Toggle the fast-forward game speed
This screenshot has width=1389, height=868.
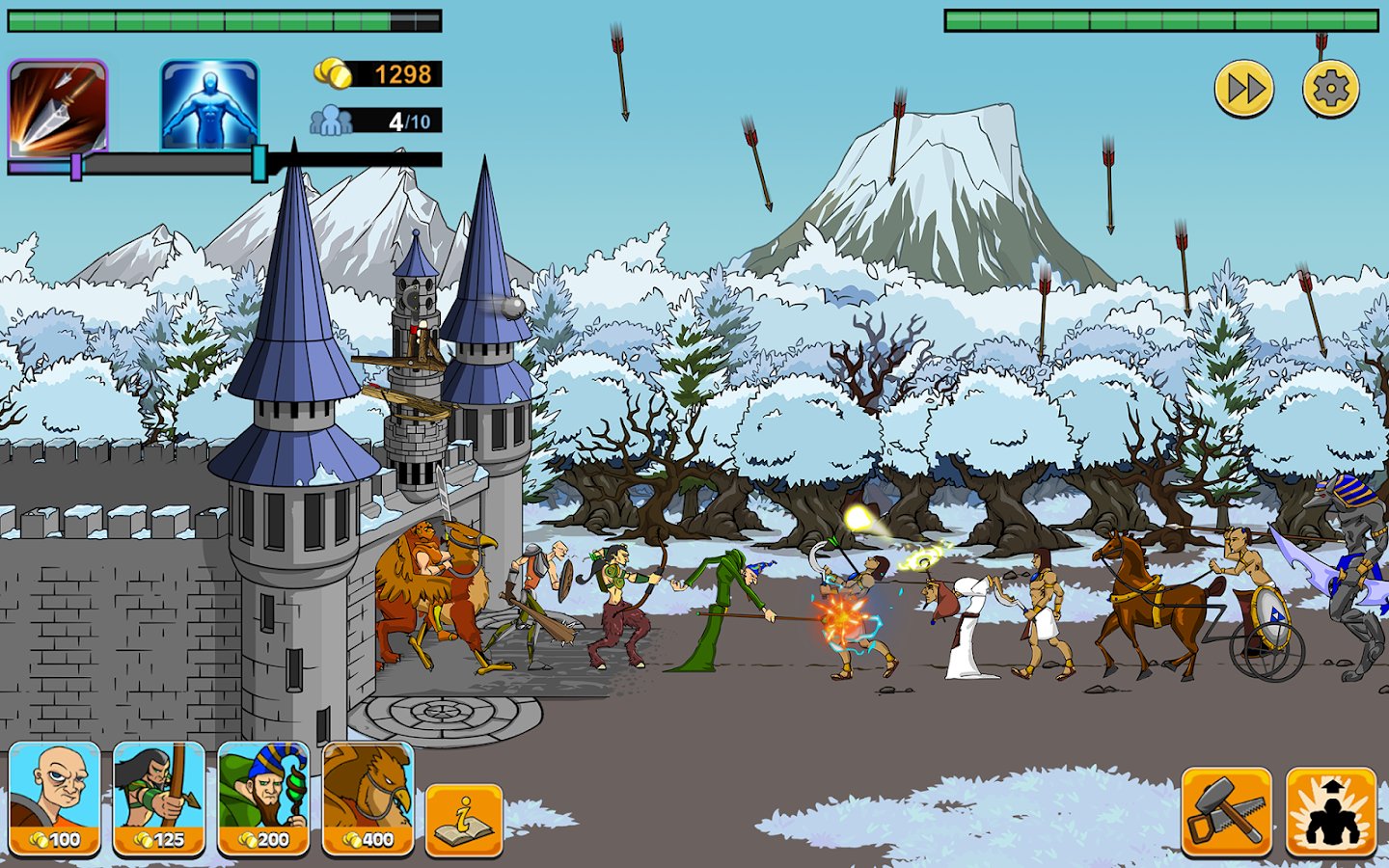click(1242, 89)
